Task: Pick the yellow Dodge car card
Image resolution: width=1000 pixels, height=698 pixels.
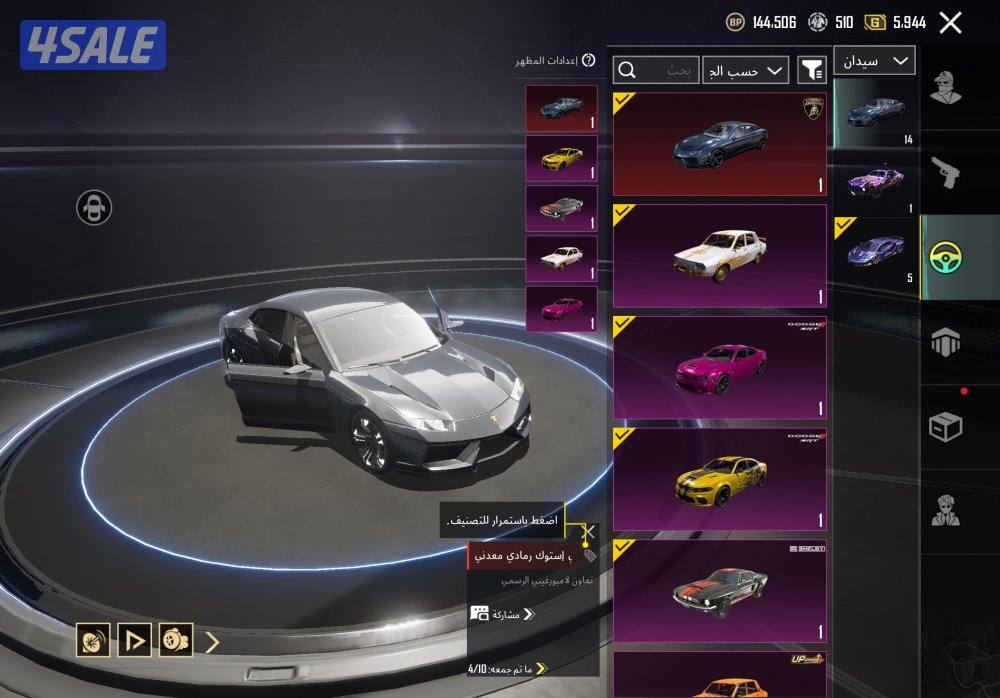Action: [x=719, y=479]
